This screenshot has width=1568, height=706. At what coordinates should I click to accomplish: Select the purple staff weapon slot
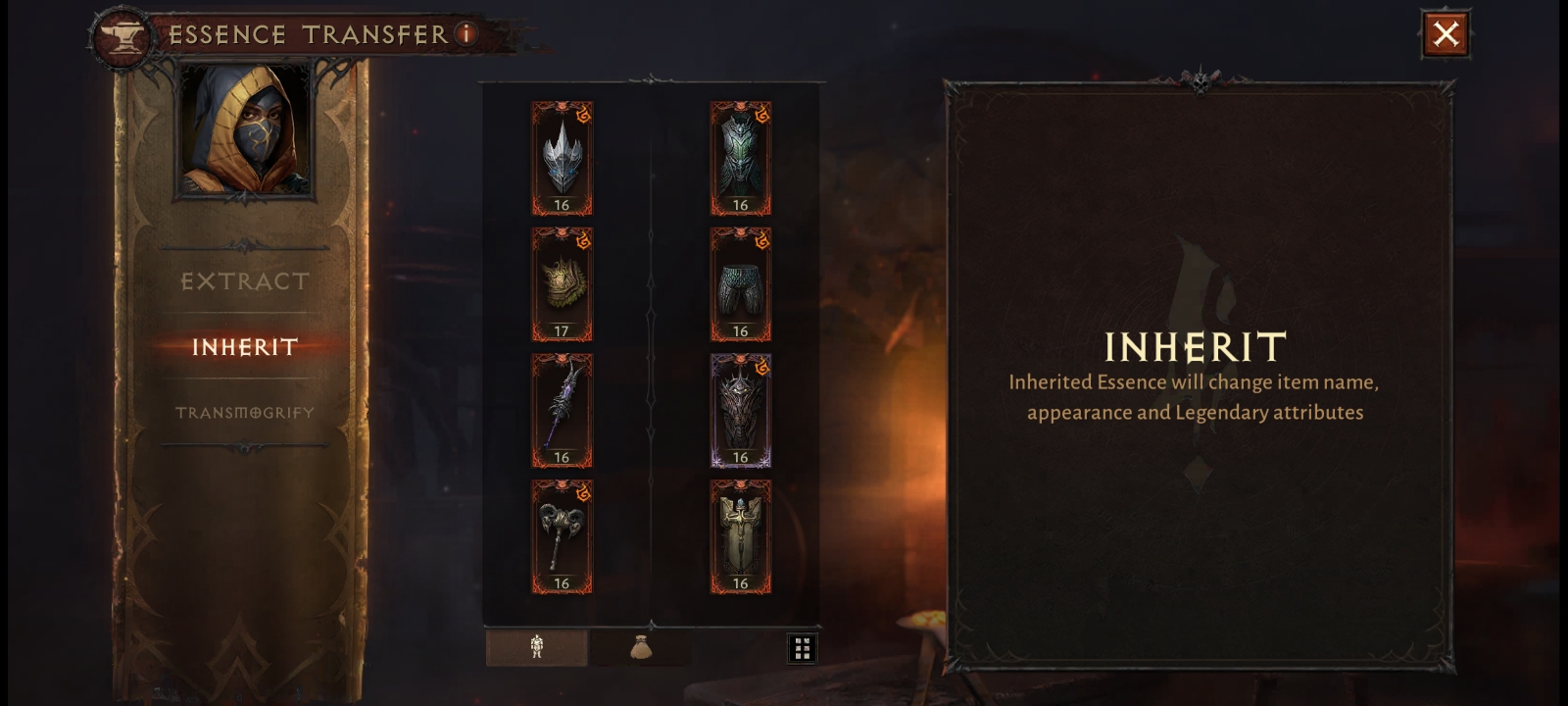click(x=562, y=410)
